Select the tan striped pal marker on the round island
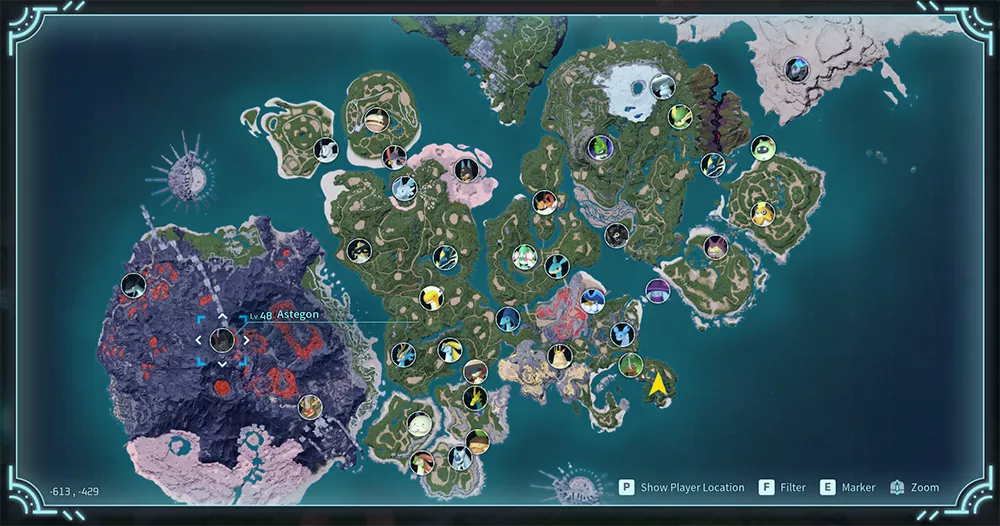Screen dimensions: 1000x526 [x=376, y=119]
